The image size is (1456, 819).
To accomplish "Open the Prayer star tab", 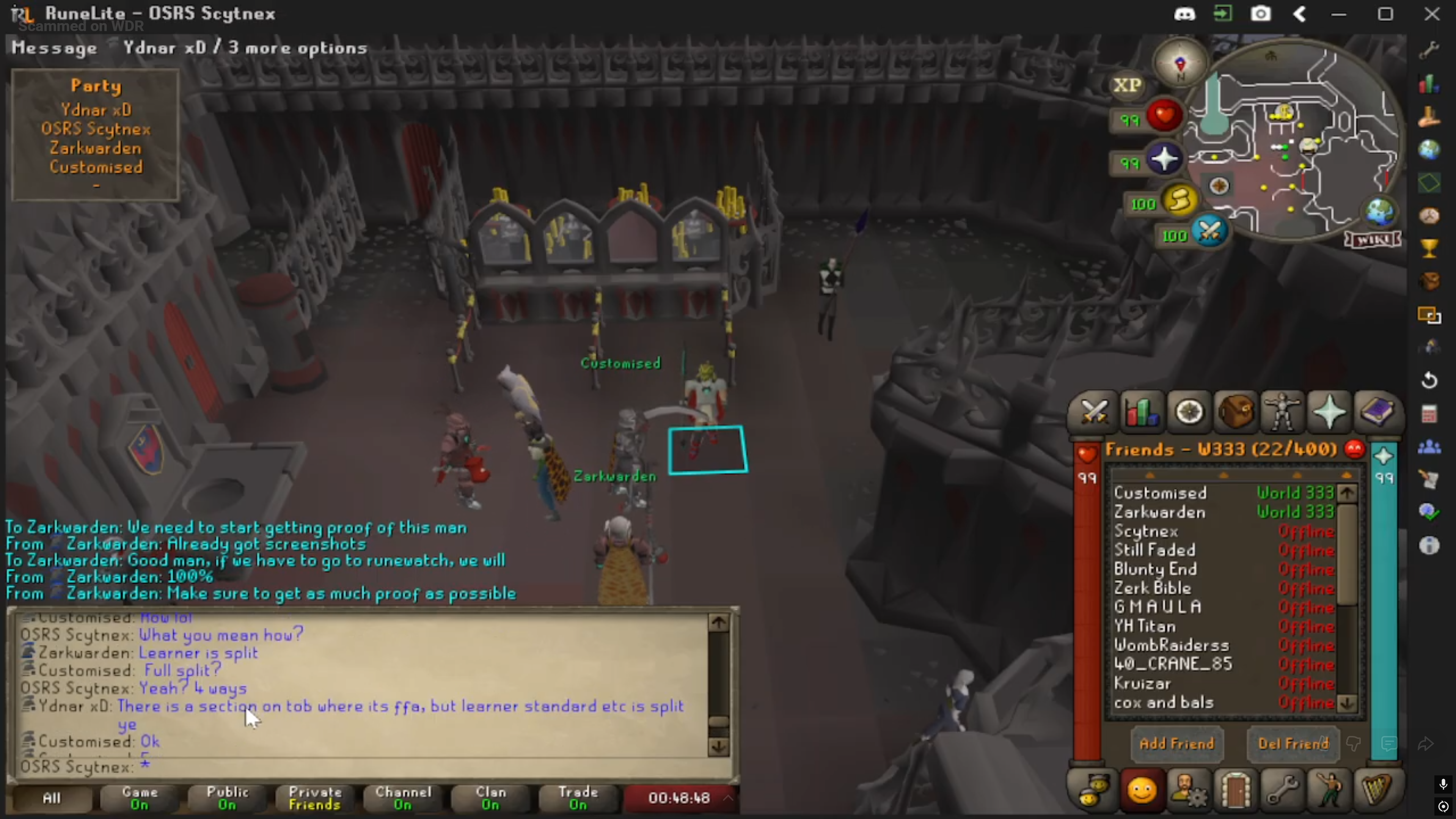I will point(1329,412).
